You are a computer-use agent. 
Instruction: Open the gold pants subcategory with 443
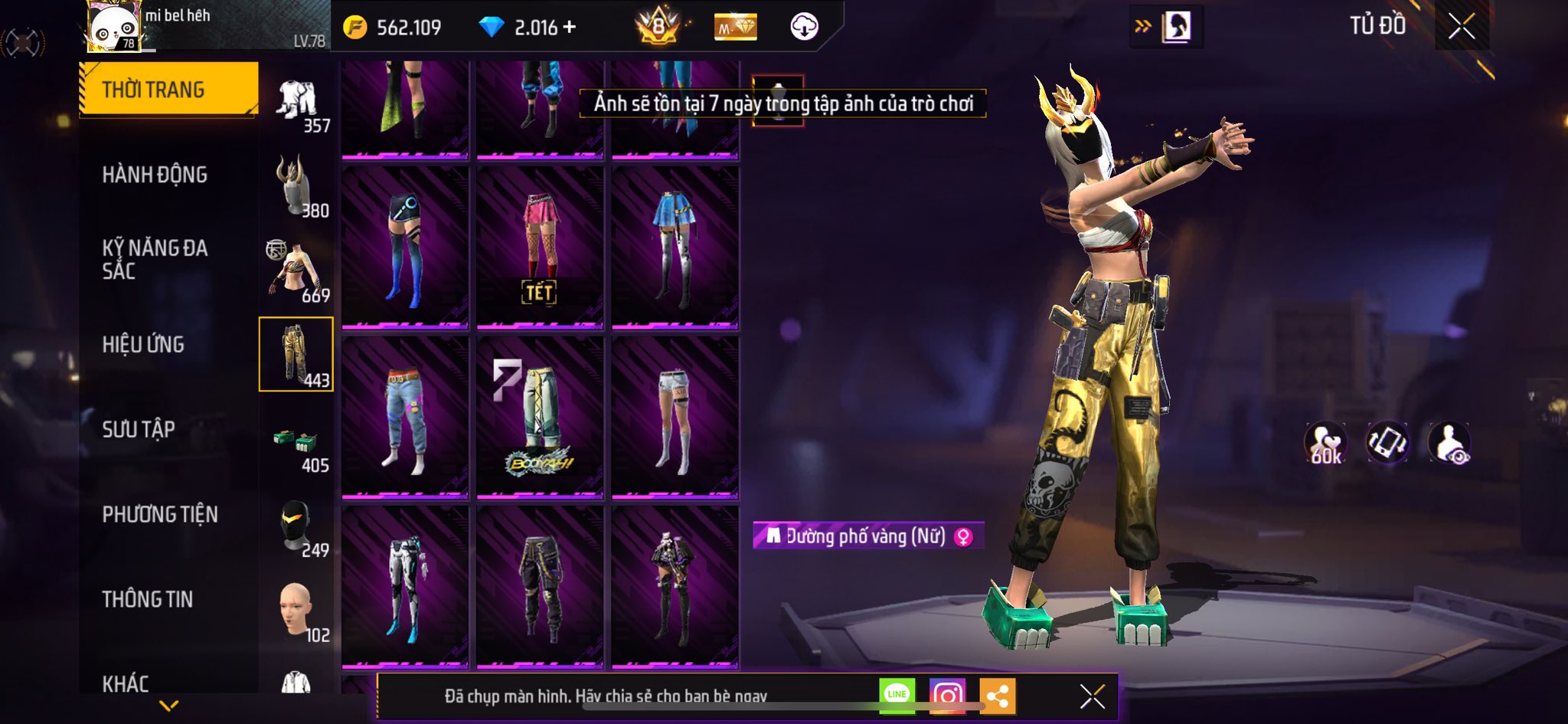click(x=296, y=354)
